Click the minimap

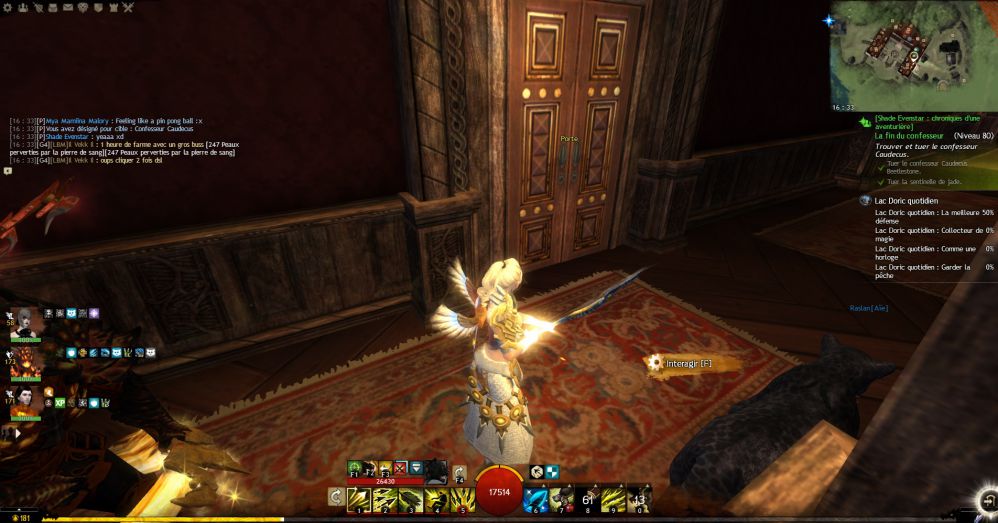[x=912, y=54]
